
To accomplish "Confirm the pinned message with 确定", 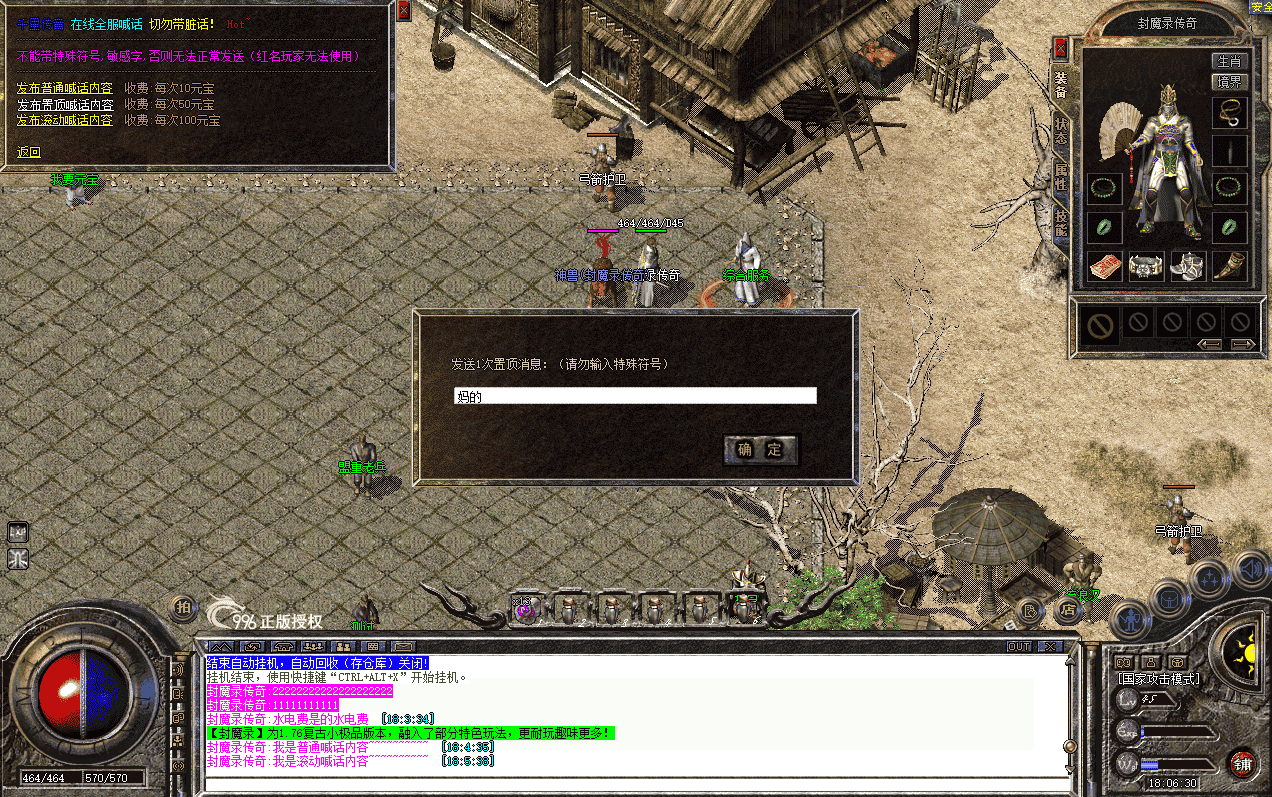I will tap(761, 450).
